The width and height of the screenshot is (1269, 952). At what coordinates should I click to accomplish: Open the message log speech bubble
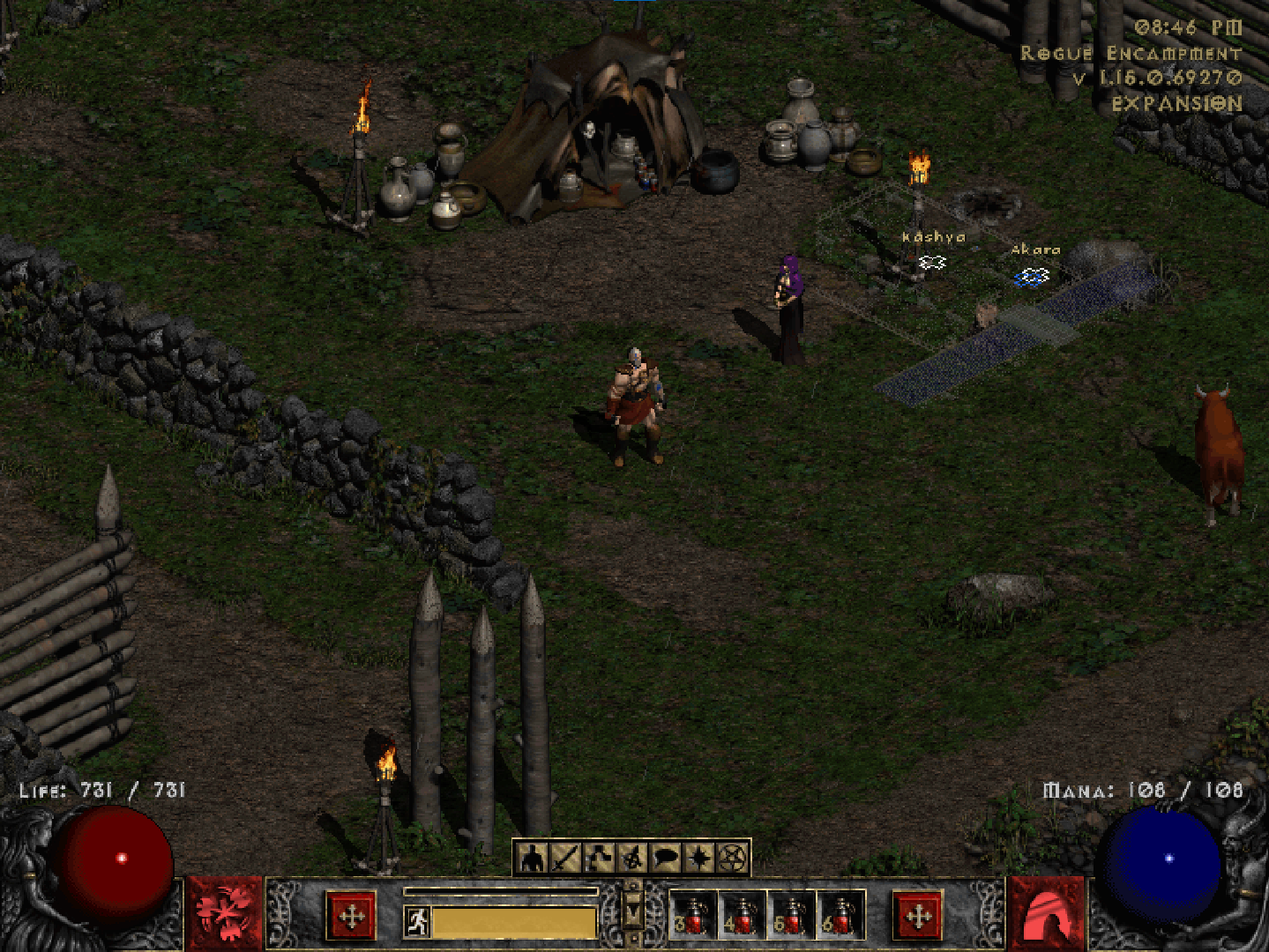(663, 857)
